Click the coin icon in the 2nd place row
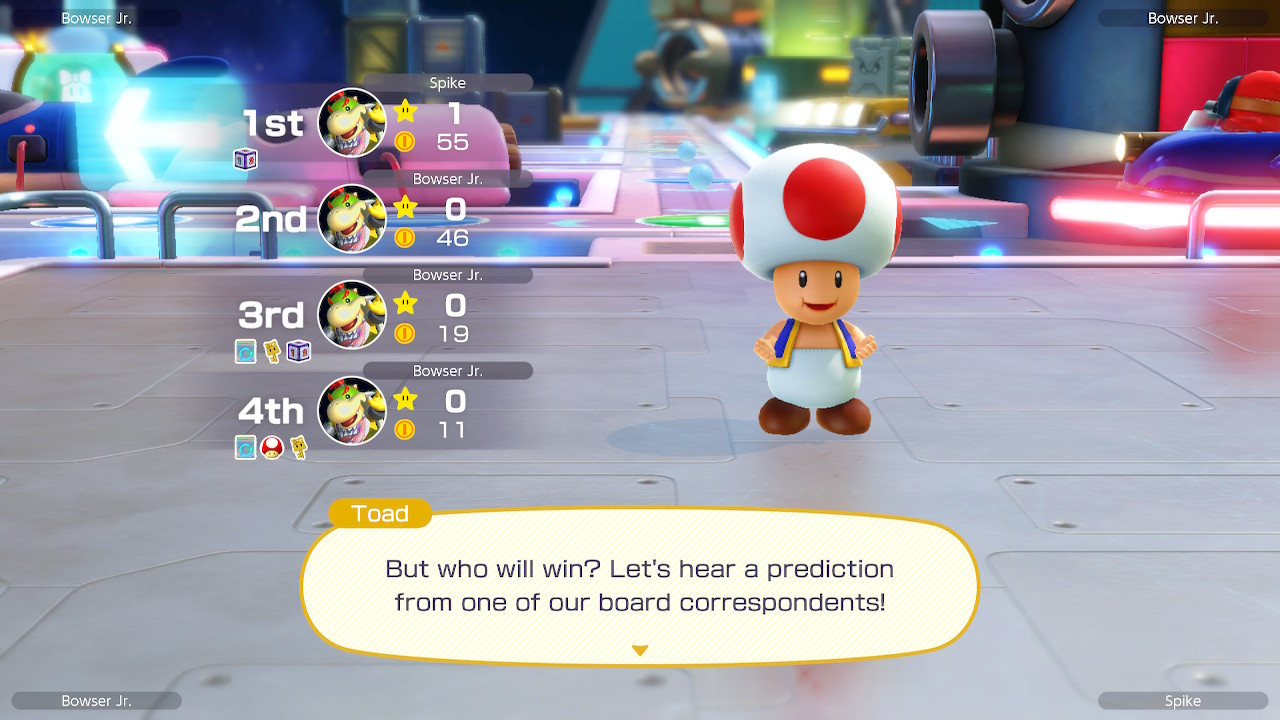The image size is (1280, 720). pyautogui.click(x=405, y=238)
